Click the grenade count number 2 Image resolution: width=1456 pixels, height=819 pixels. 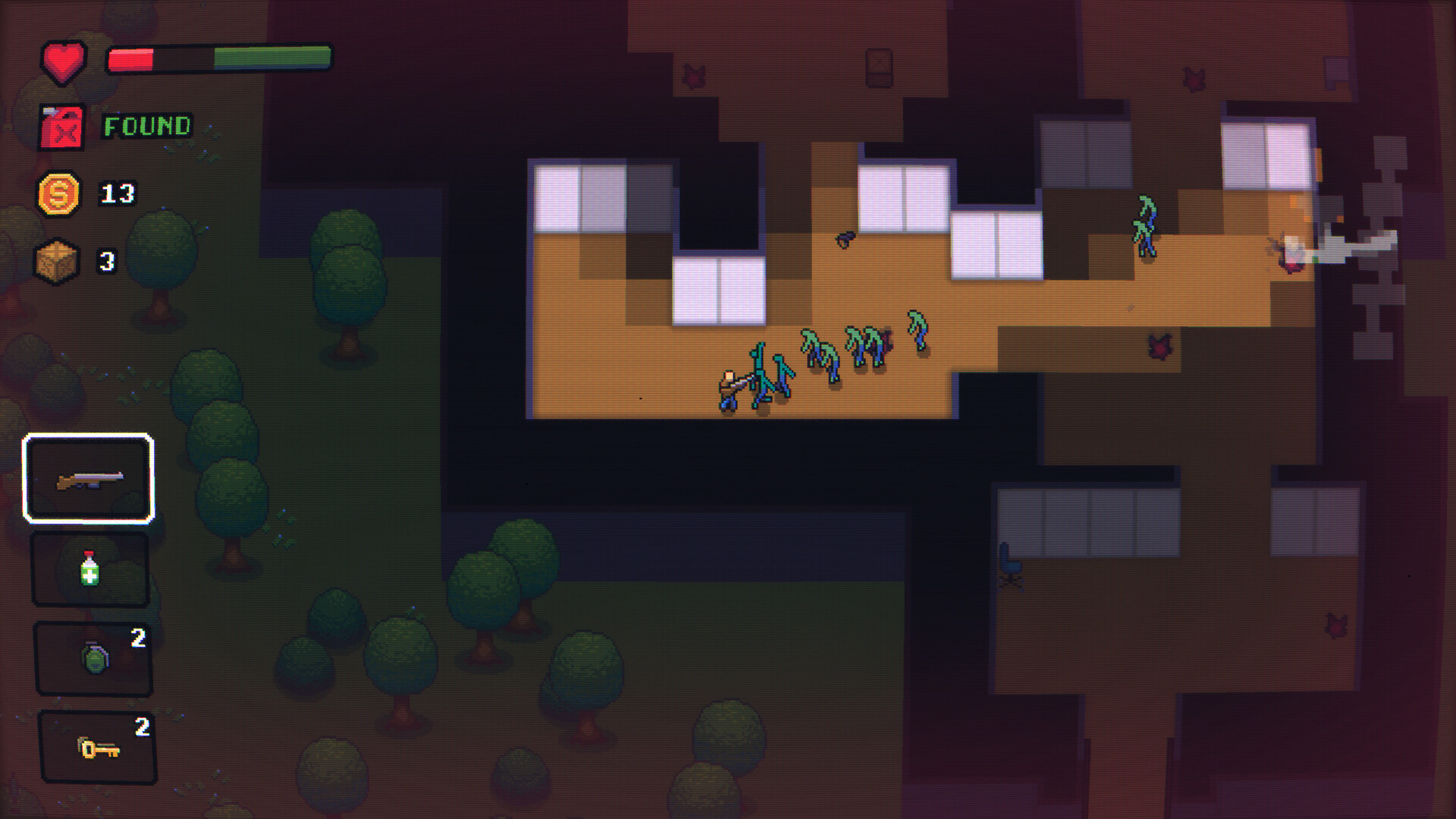coord(137,639)
